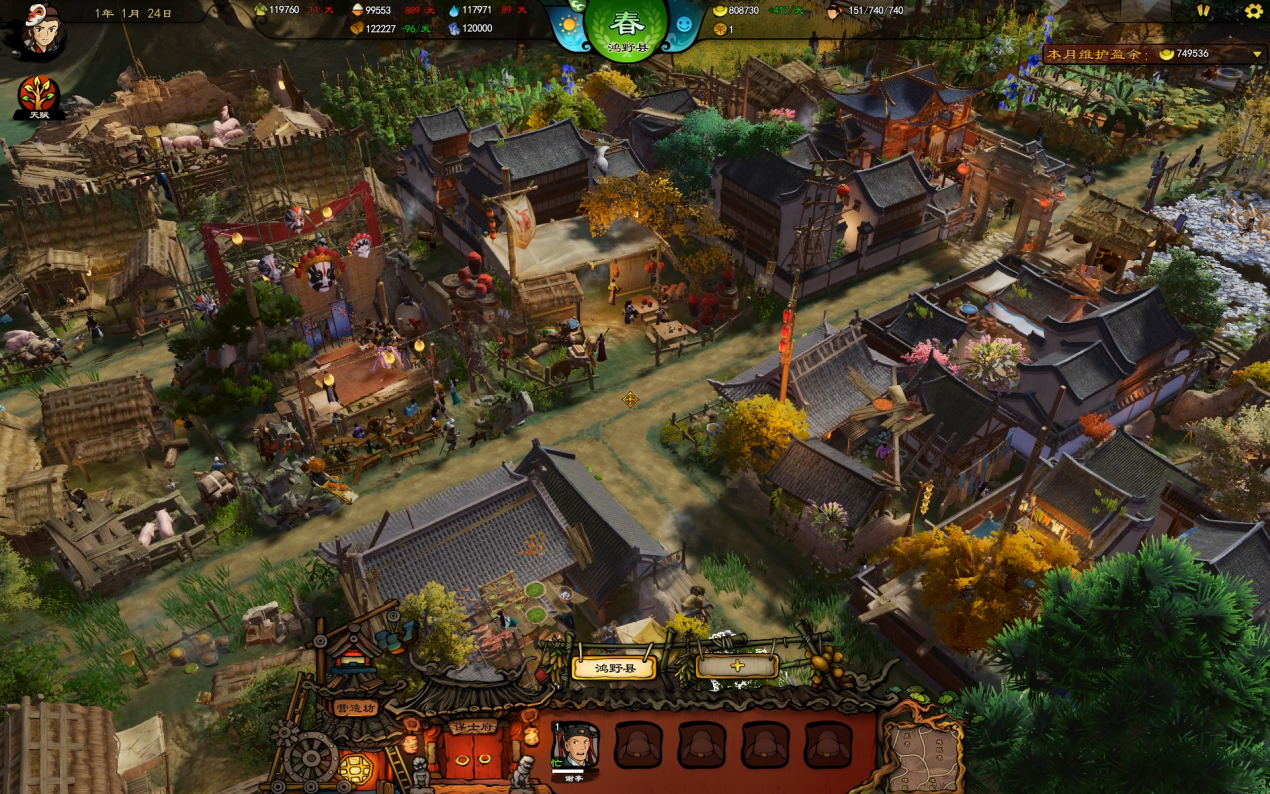Viewport: 1270px width, 794px height.
Task: Open the 天赋 talent tree
Action: 39,97
